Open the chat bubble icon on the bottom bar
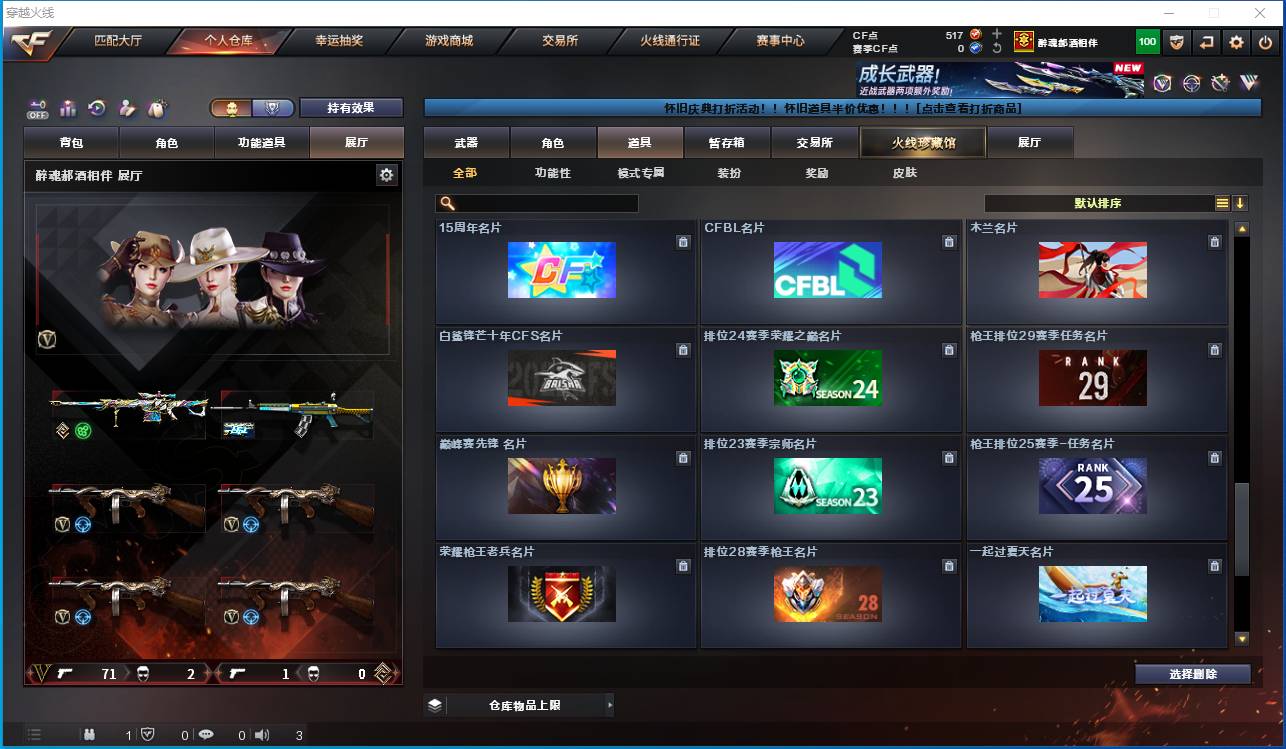The image size is (1286, 749). (207, 735)
